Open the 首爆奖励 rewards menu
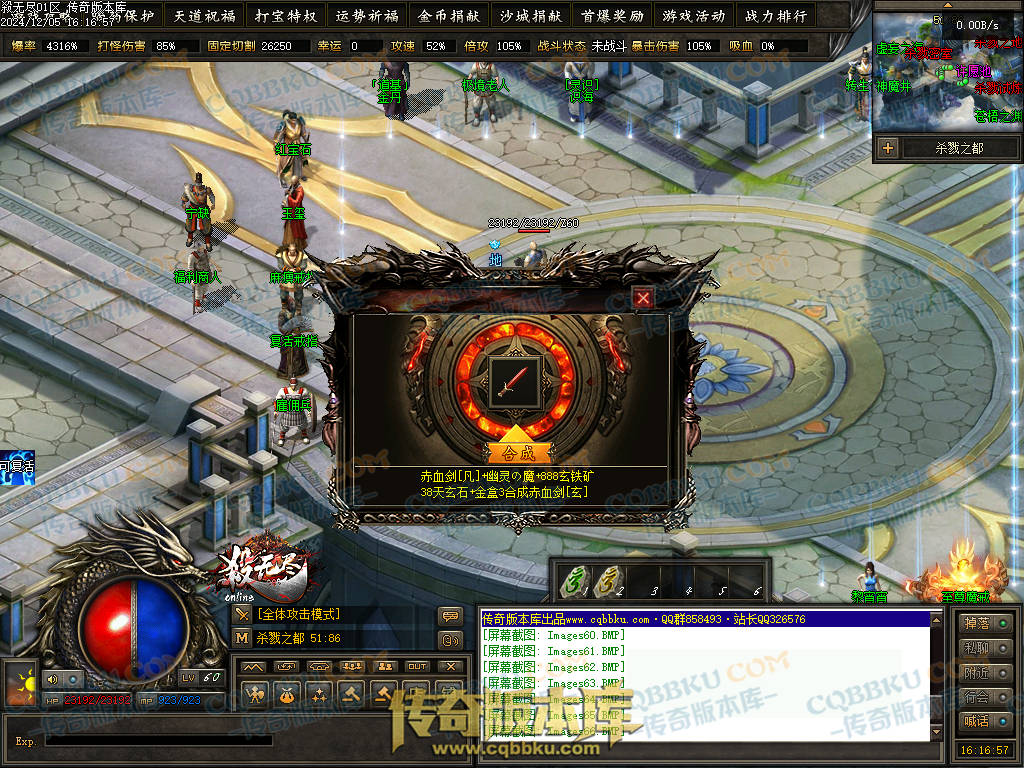1024x768 pixels. click(611, 16)
